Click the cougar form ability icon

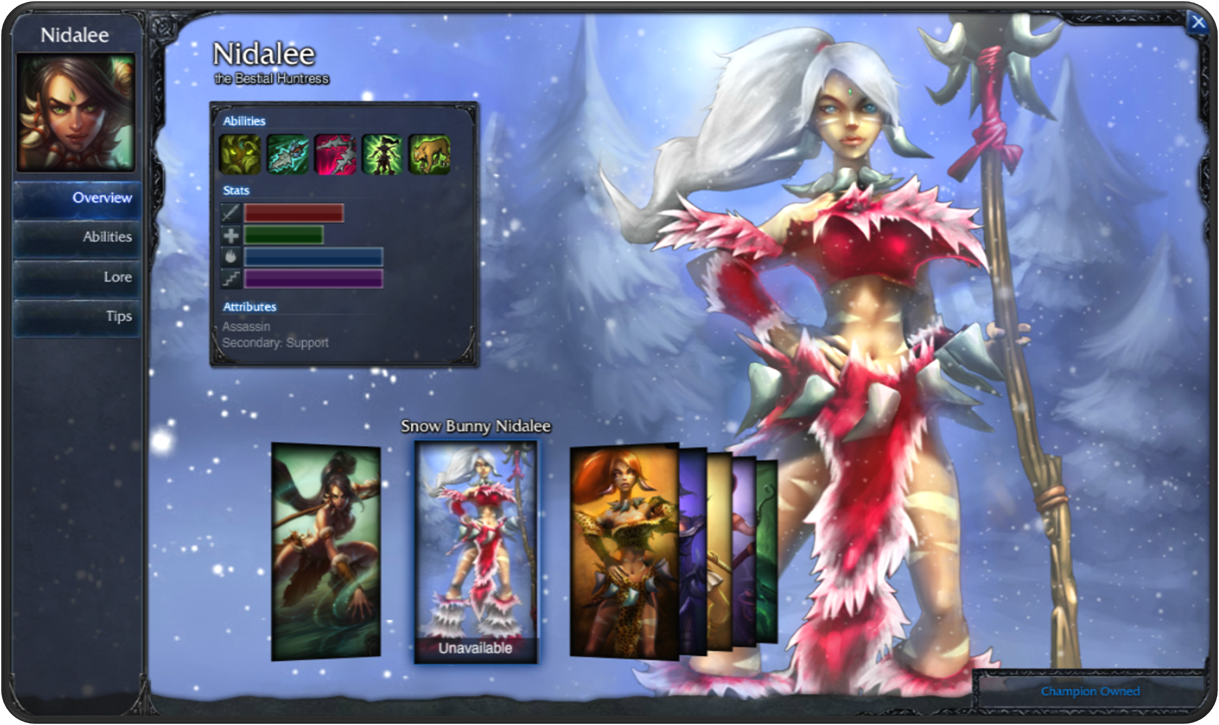(429, 155)
